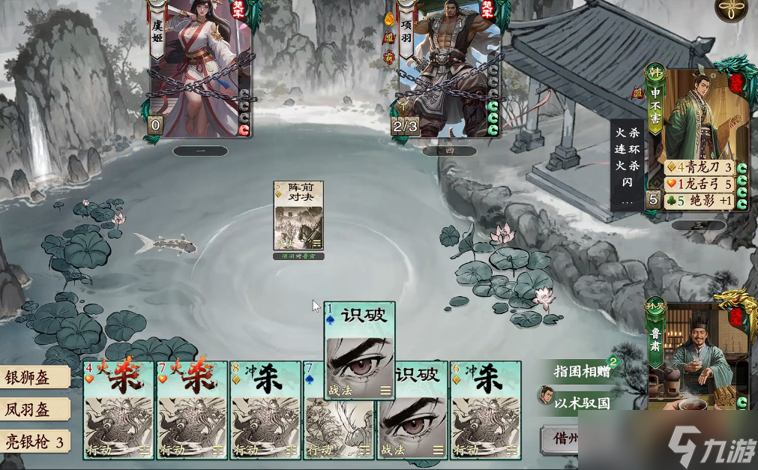Inspect the 阵前对决 card on the table
The image size is (758, 470).
pos(299,215)
